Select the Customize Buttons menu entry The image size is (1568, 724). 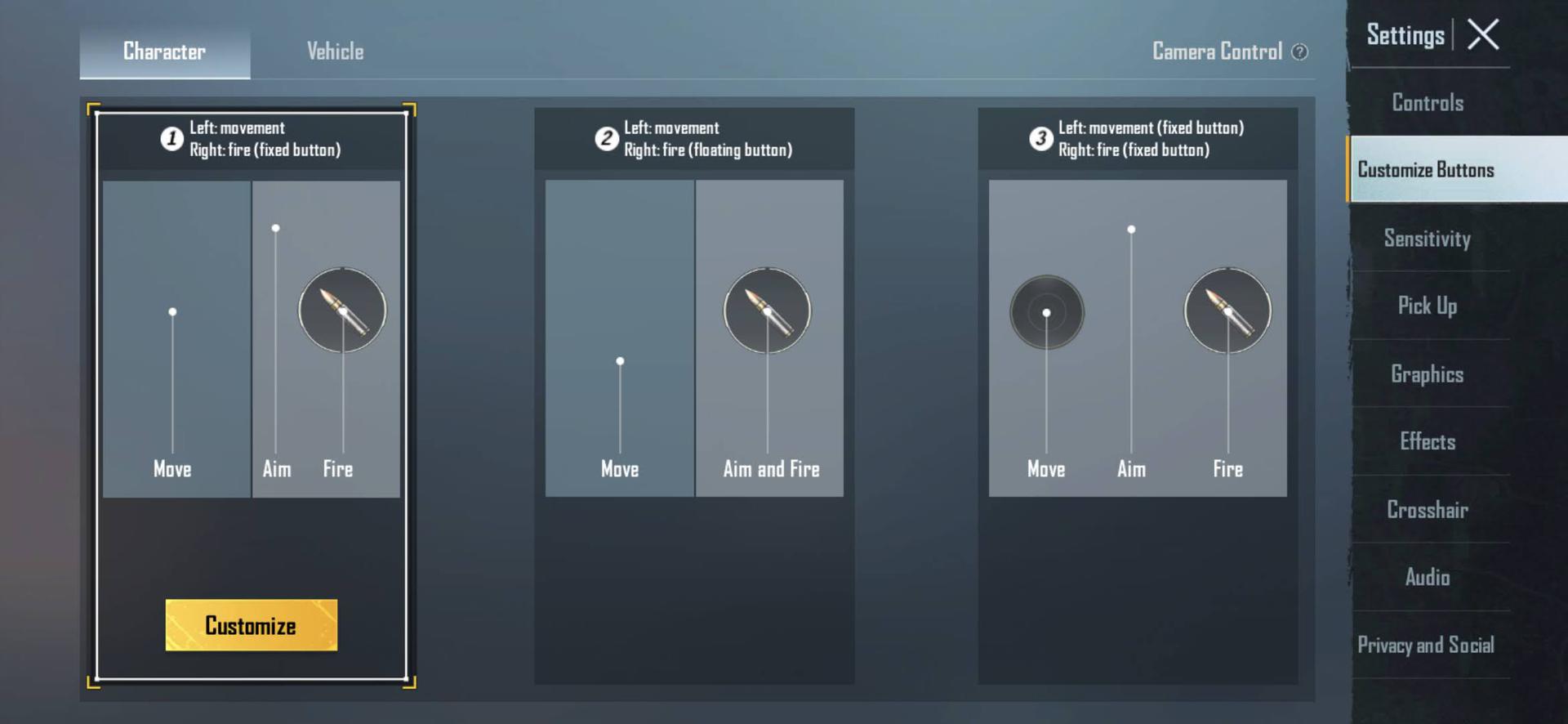click(x=1426, y=170)
